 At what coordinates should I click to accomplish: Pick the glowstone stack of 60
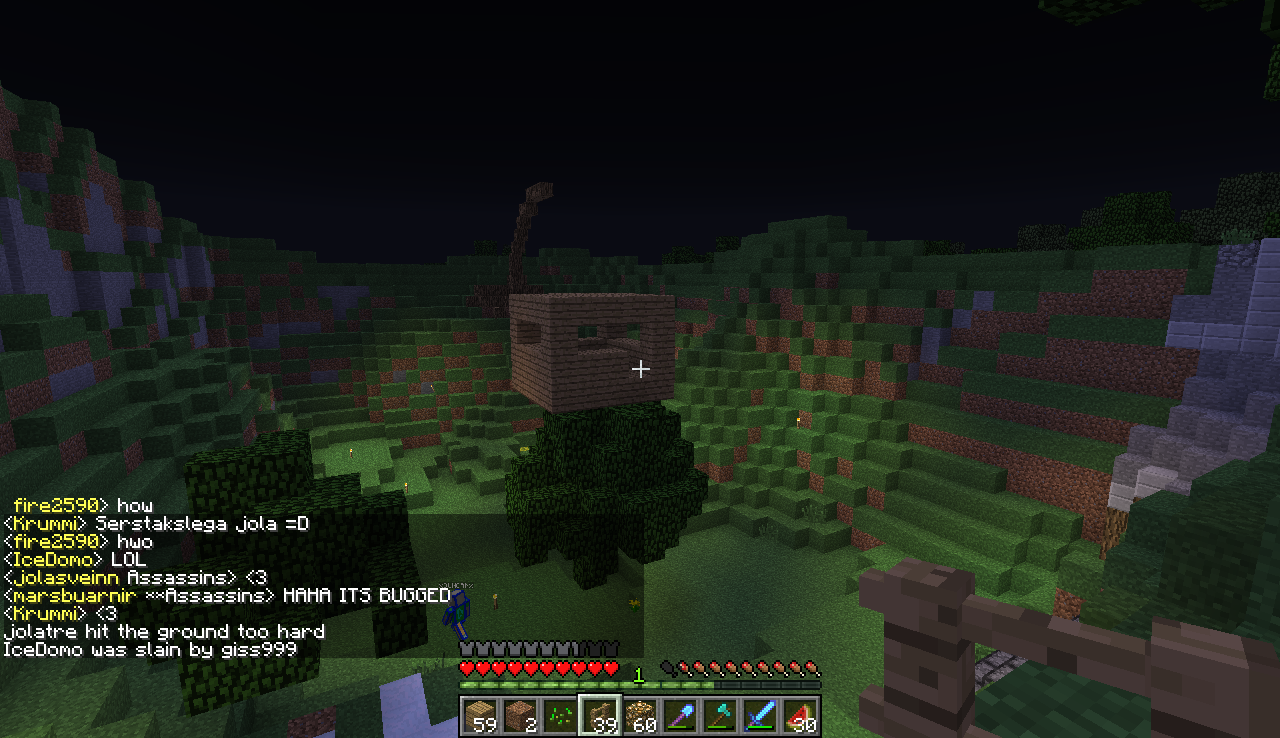pos(640,716)
